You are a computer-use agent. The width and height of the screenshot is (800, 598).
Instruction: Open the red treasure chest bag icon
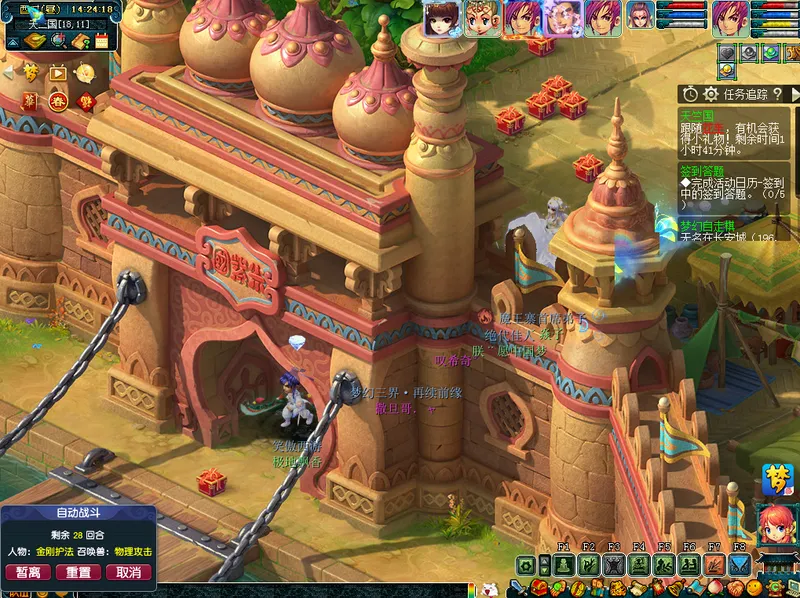point(540,588)
